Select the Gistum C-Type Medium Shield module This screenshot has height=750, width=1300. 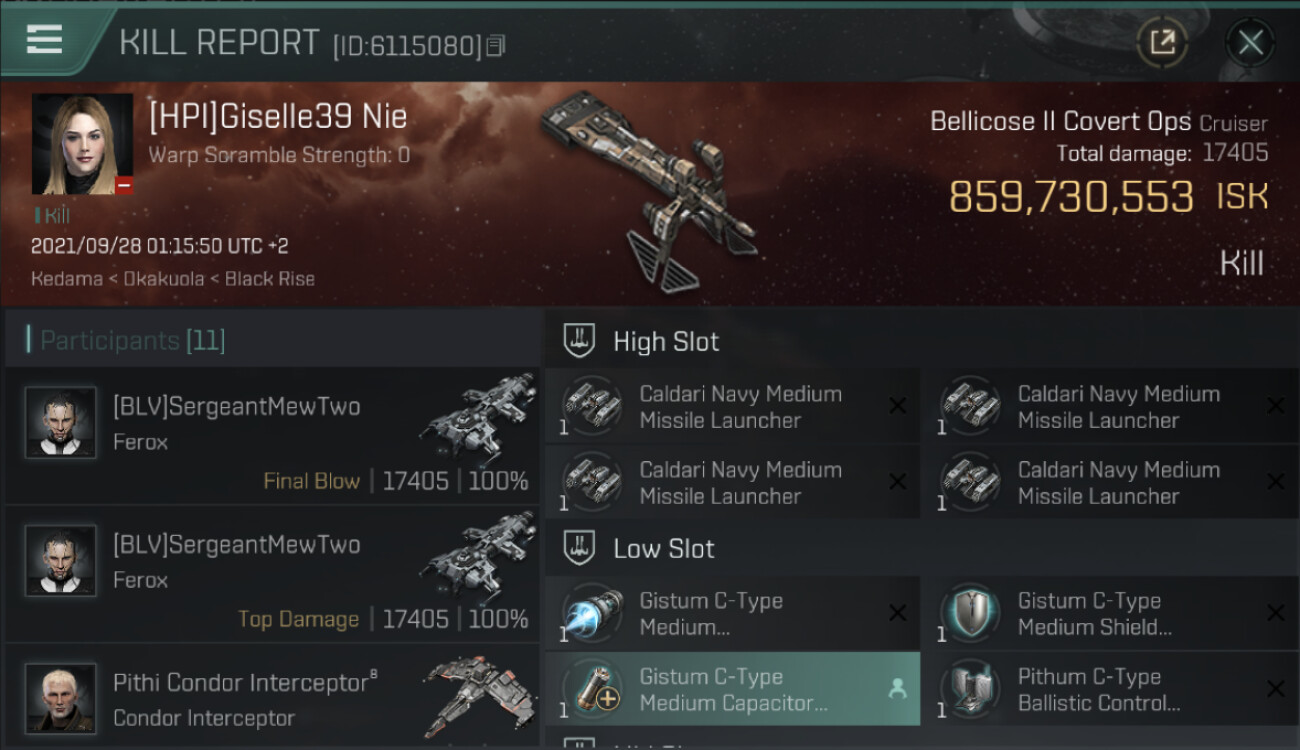(1110, 614)
